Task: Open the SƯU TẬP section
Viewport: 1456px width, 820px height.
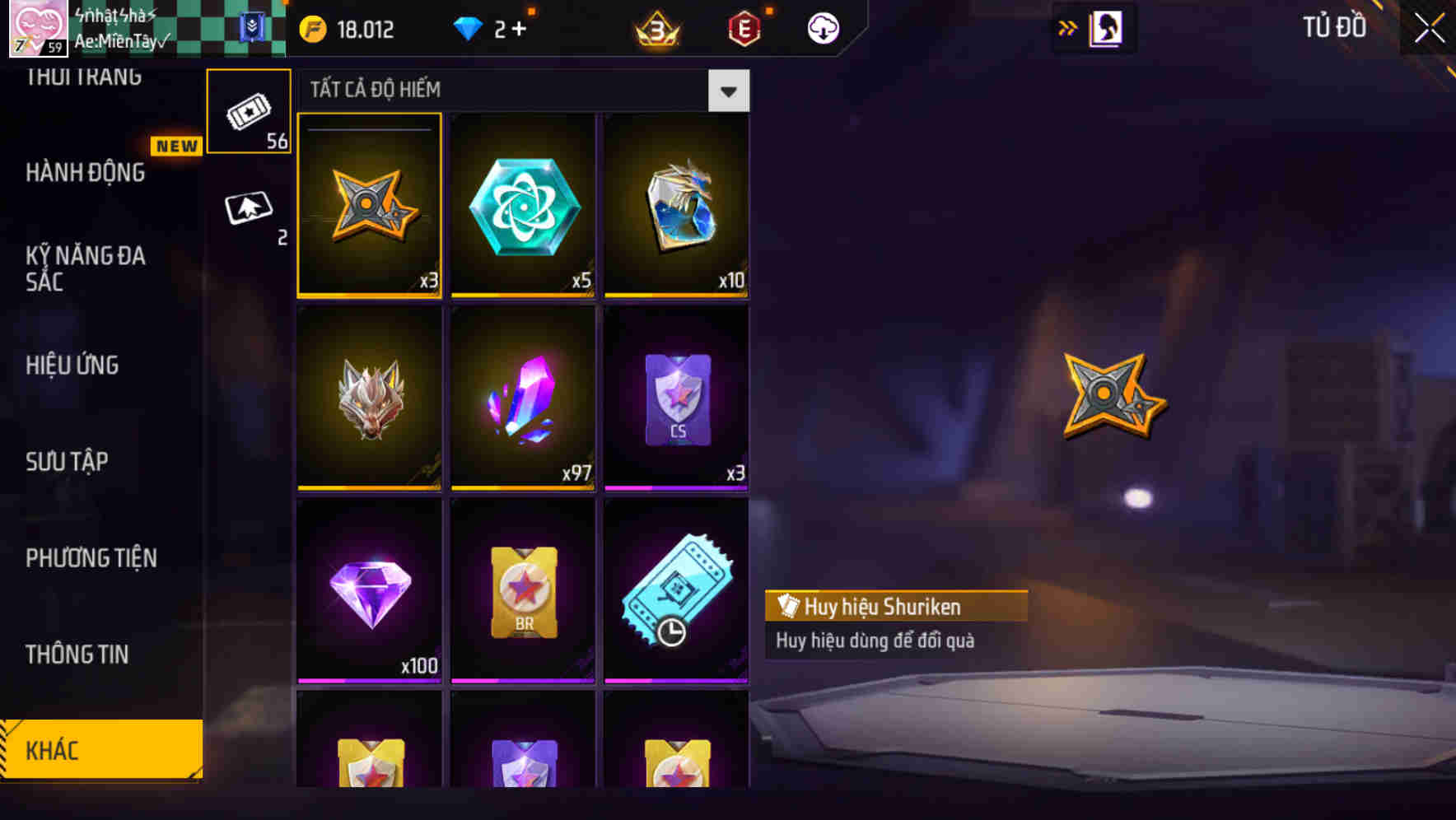Action: click(68, 461)
